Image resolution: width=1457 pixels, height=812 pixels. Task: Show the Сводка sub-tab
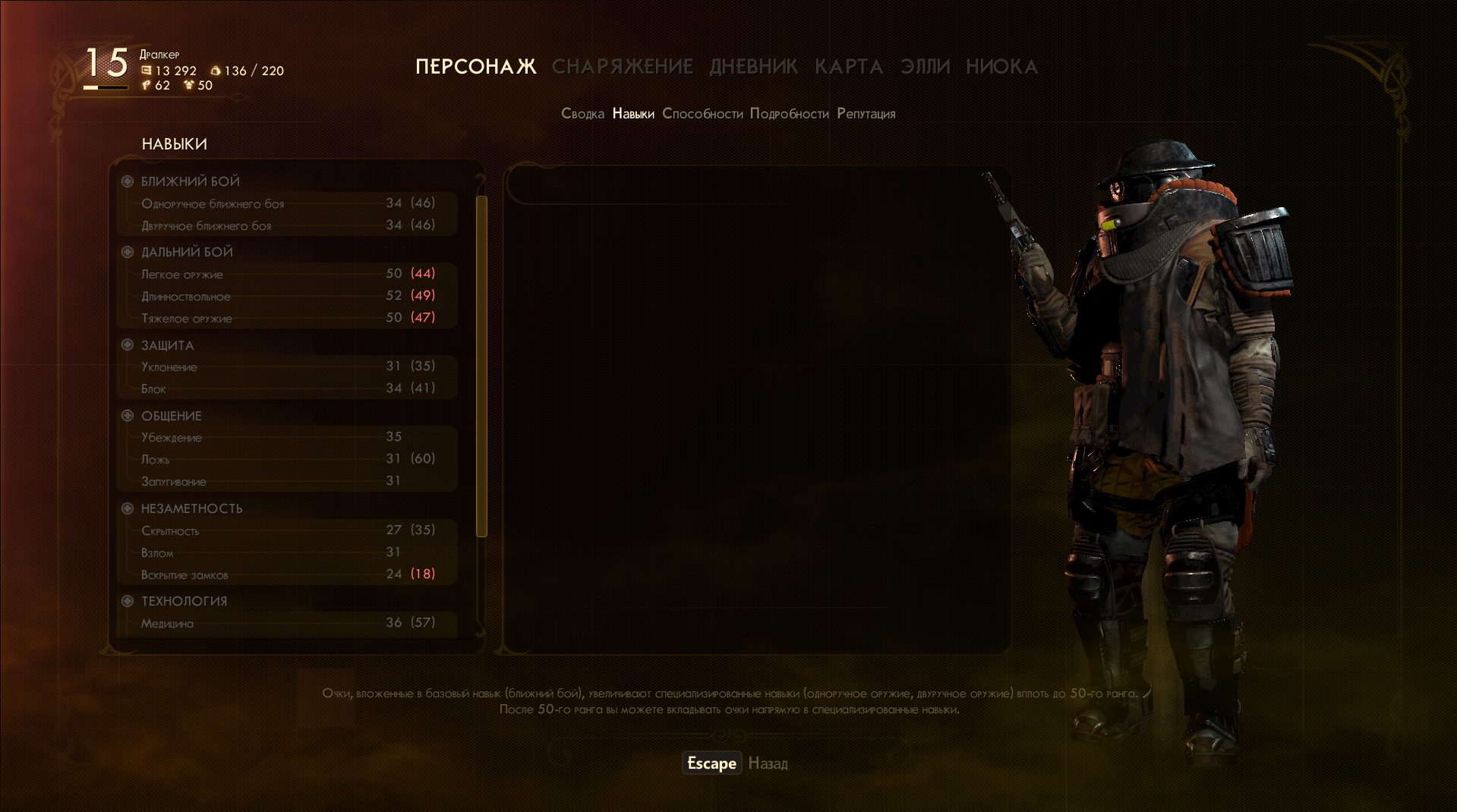[x=582, y=114]
